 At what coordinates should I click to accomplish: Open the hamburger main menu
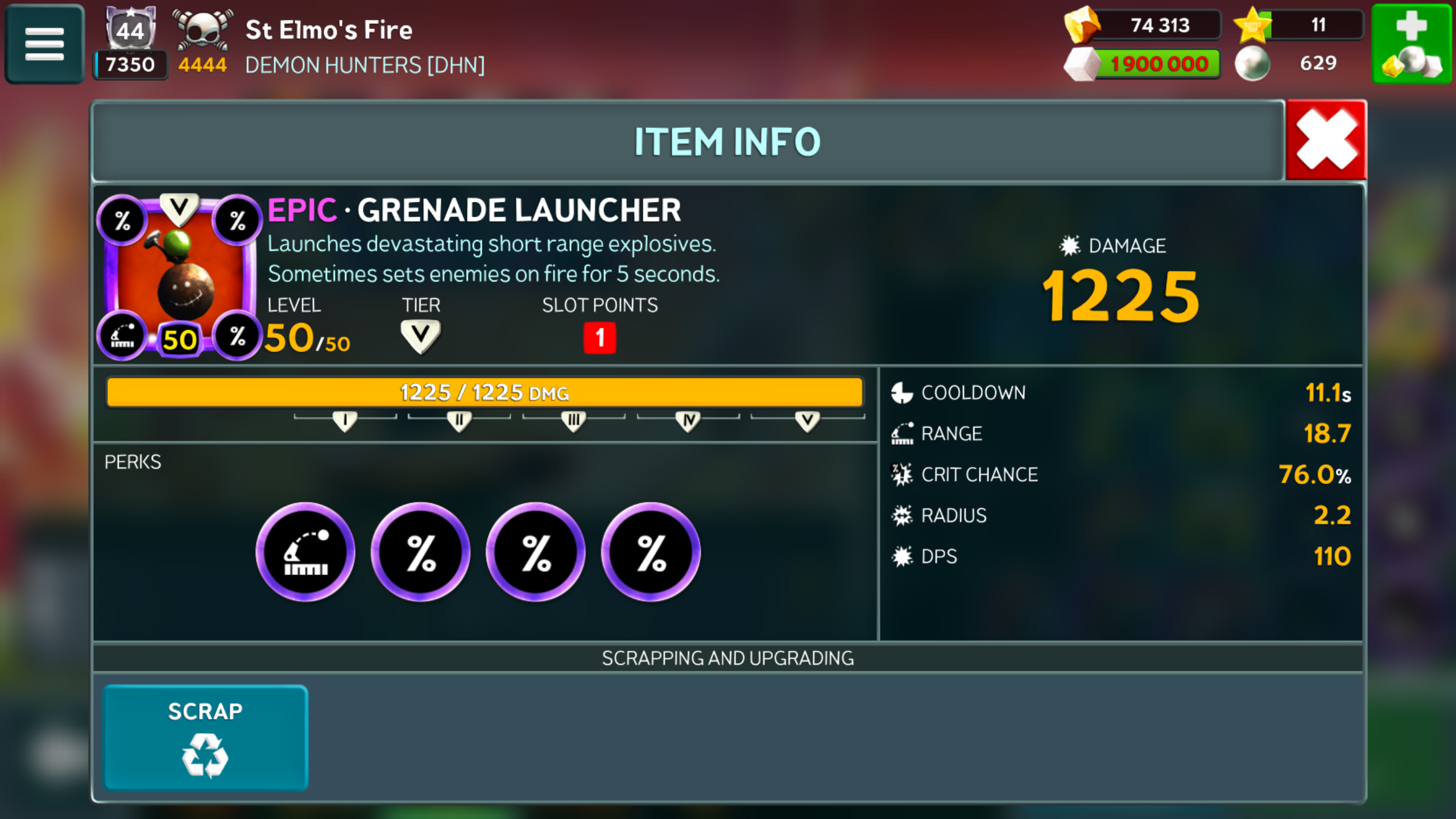pyautogui.click(x=44, y=44)
